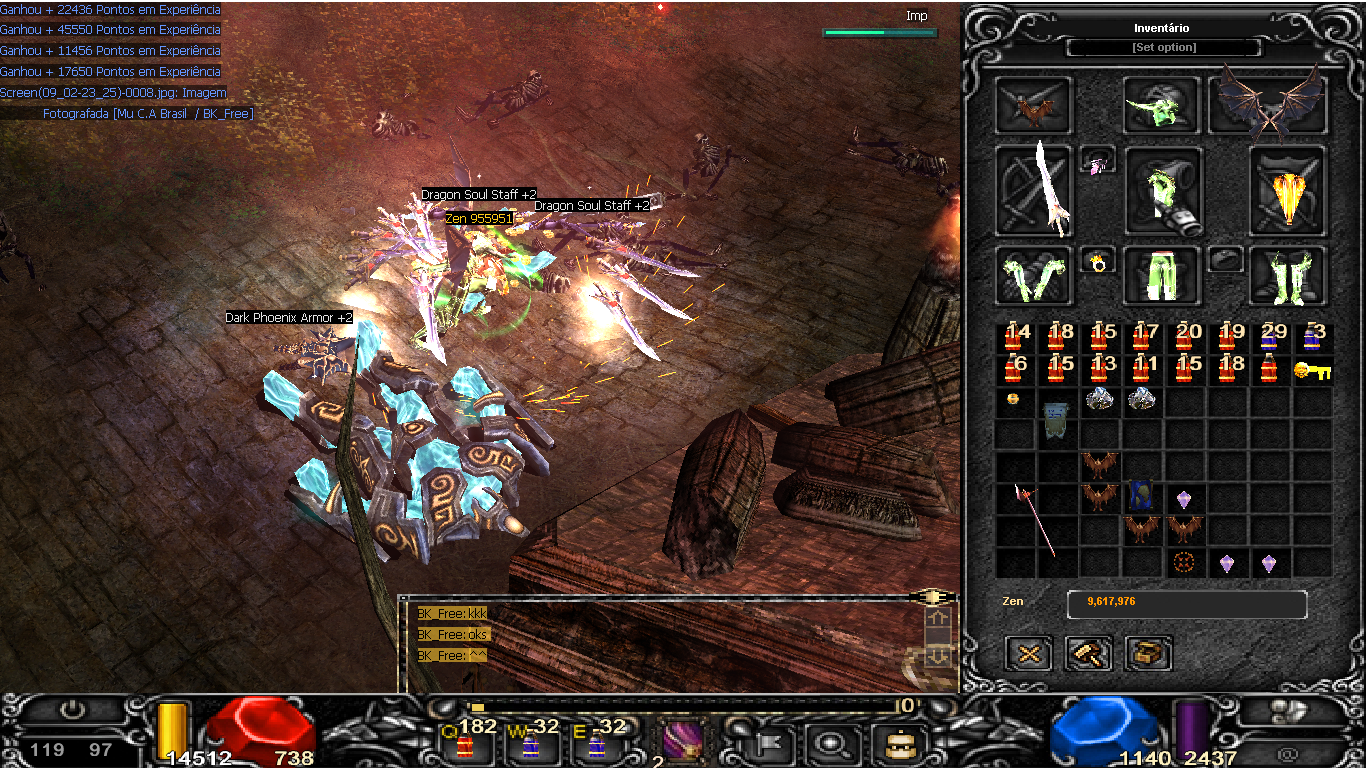The height and width of the screenshot is (768, 1366).
Task: Select the equipped green armor slot
Action: pyautogui.click(x=1161, y=190)
